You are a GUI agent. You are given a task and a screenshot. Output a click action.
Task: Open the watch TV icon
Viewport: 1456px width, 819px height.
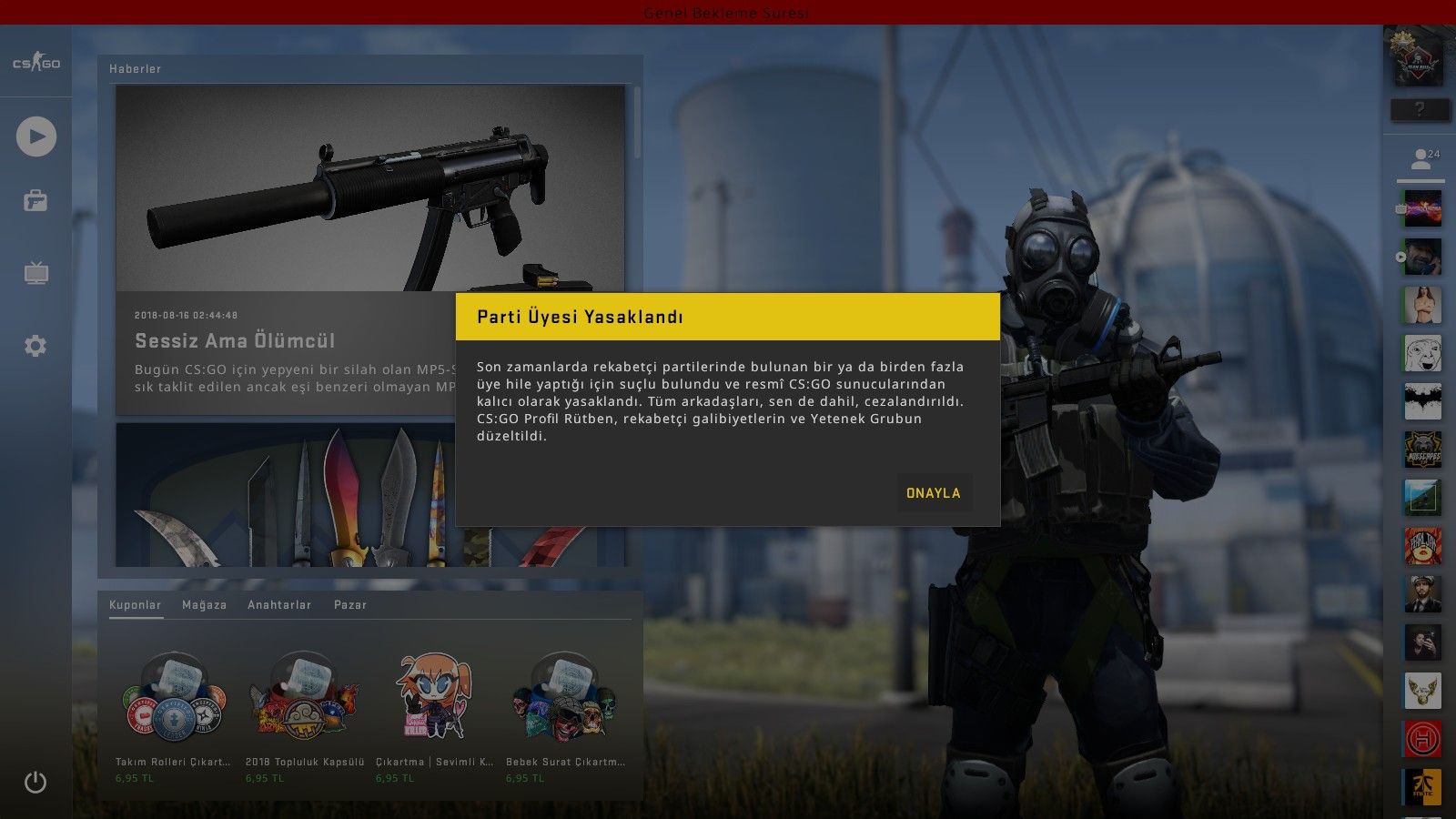pyautogui.click(x=36, y=273)
